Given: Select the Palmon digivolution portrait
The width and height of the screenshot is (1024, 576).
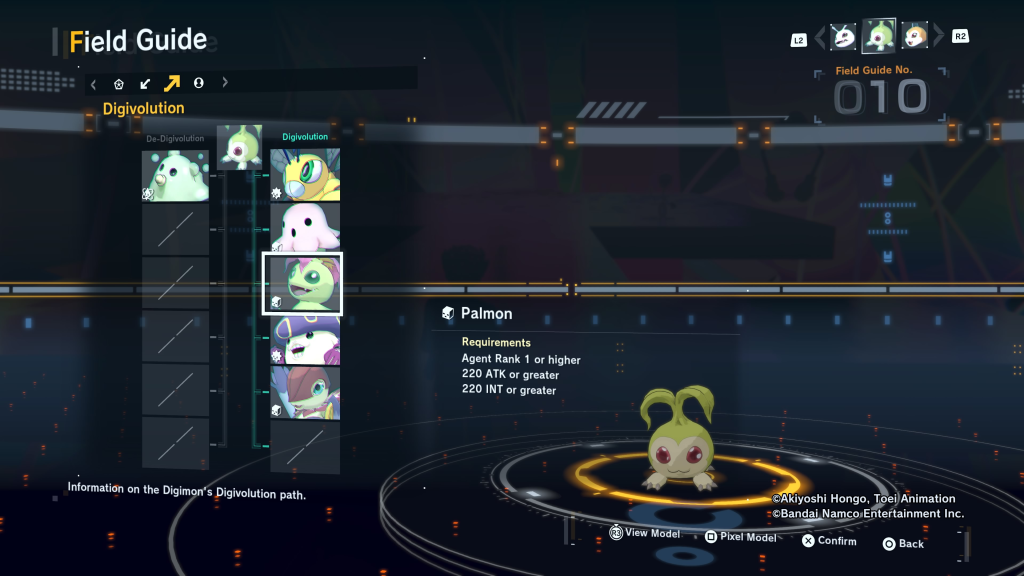Looking at the screenshot, I should tap(302, 283).
